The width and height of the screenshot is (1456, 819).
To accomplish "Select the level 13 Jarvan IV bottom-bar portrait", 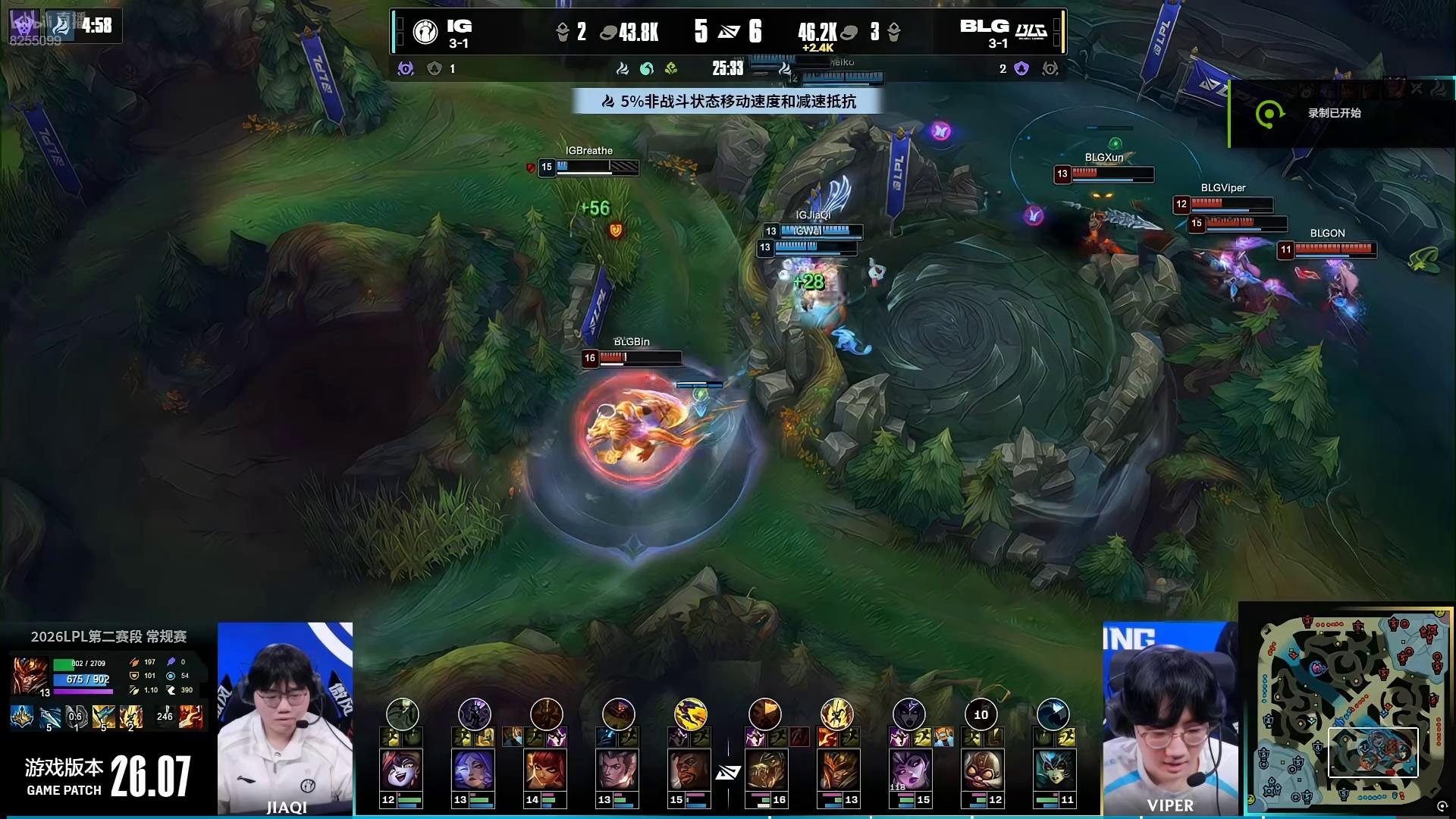I will pyautogui.click(x=836, y=770).
